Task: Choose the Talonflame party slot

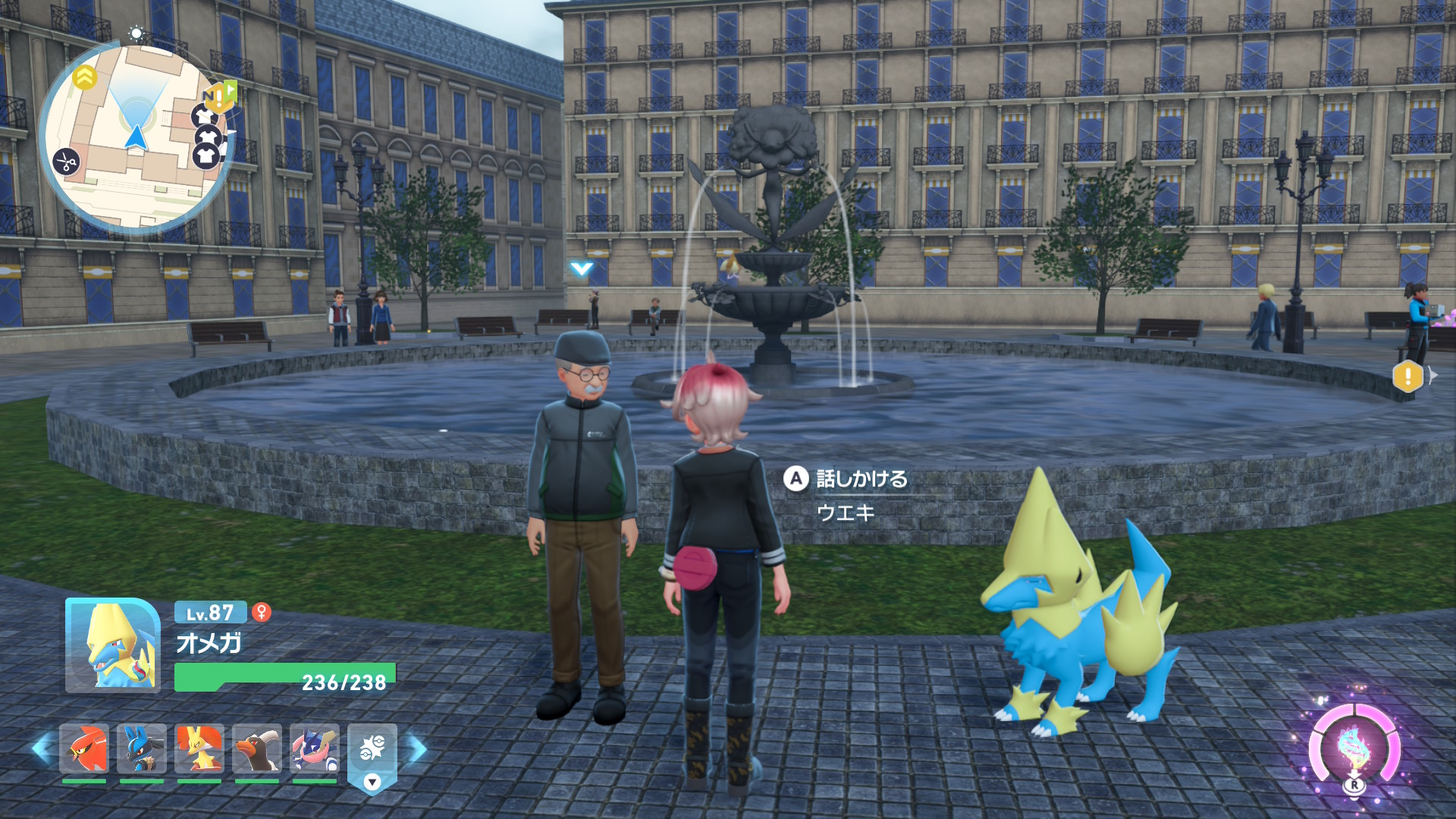Action: pos(84,748)
